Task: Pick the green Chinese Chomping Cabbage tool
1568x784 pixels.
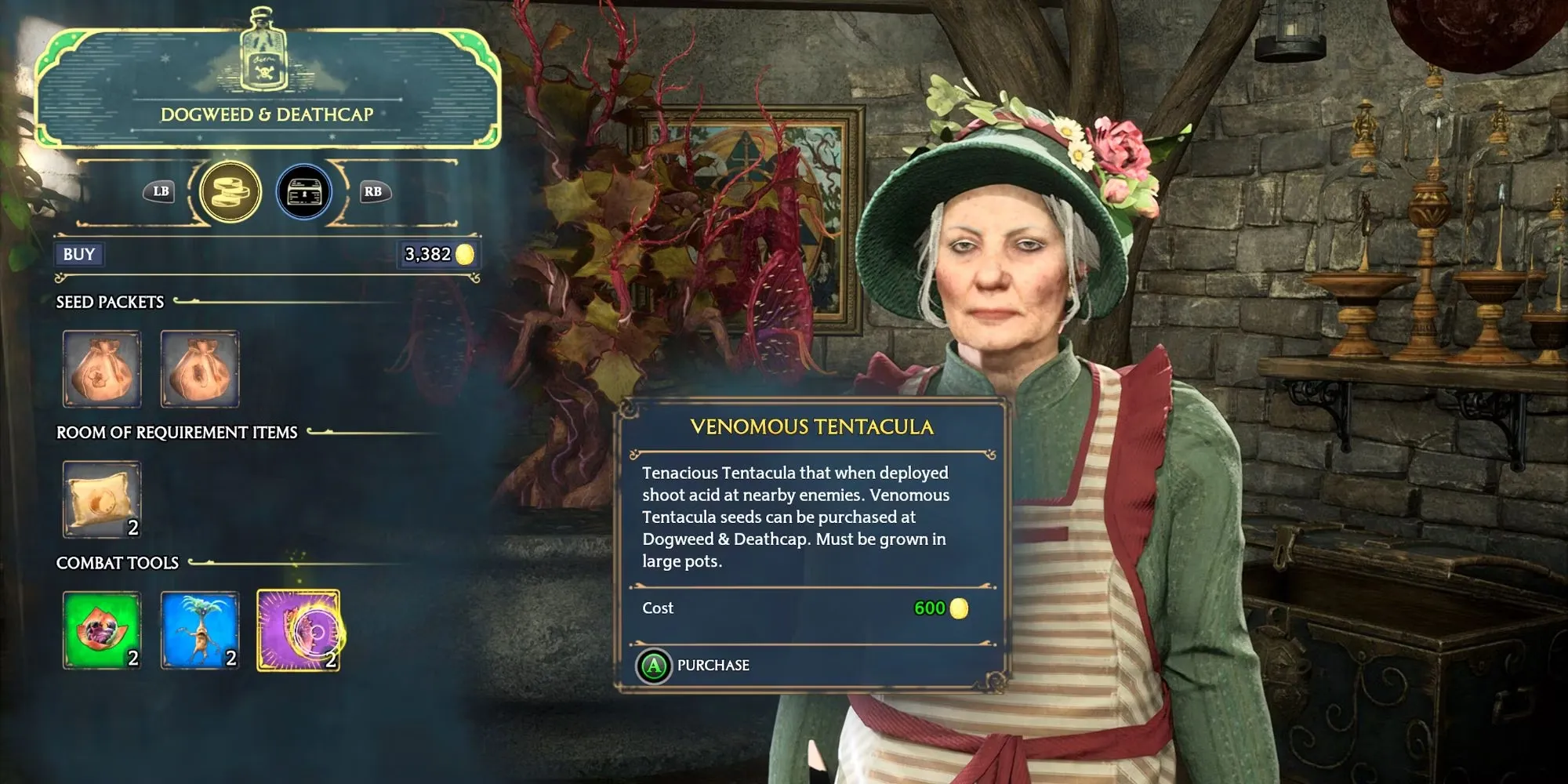Action: [x=102, y=630]
